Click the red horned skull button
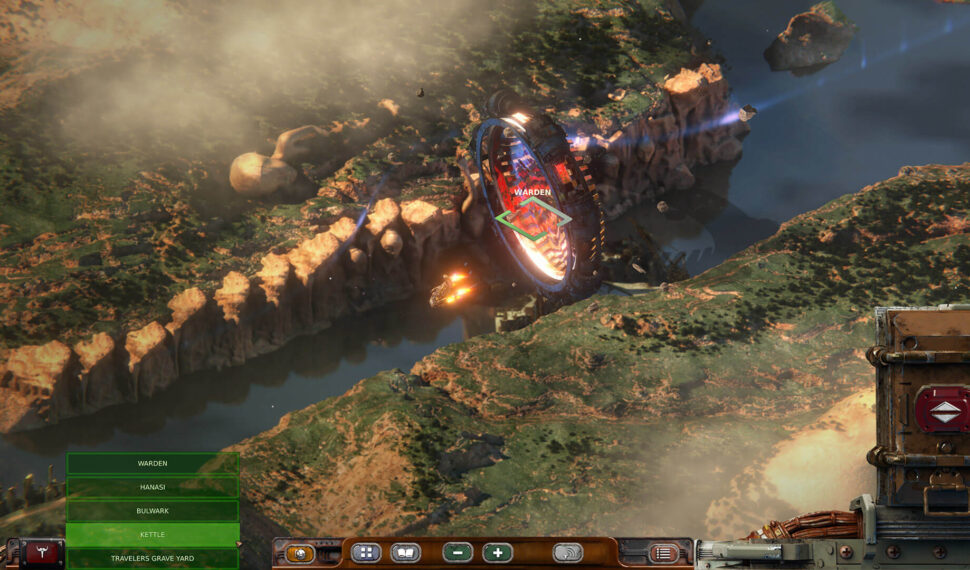 pos(42,554)
